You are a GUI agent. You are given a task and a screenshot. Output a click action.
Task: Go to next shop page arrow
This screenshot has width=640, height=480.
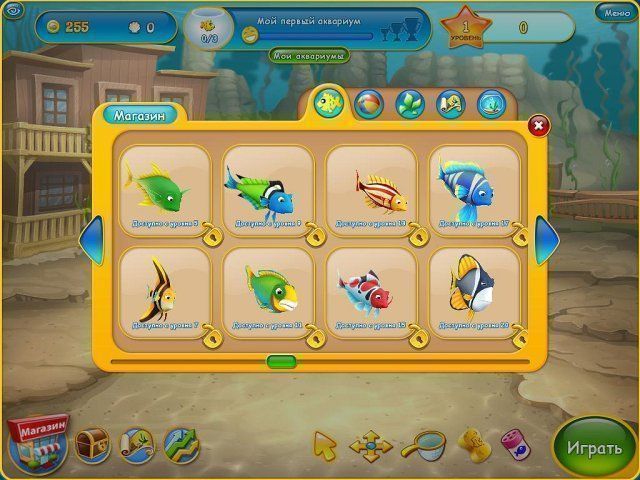pos(546,241)
